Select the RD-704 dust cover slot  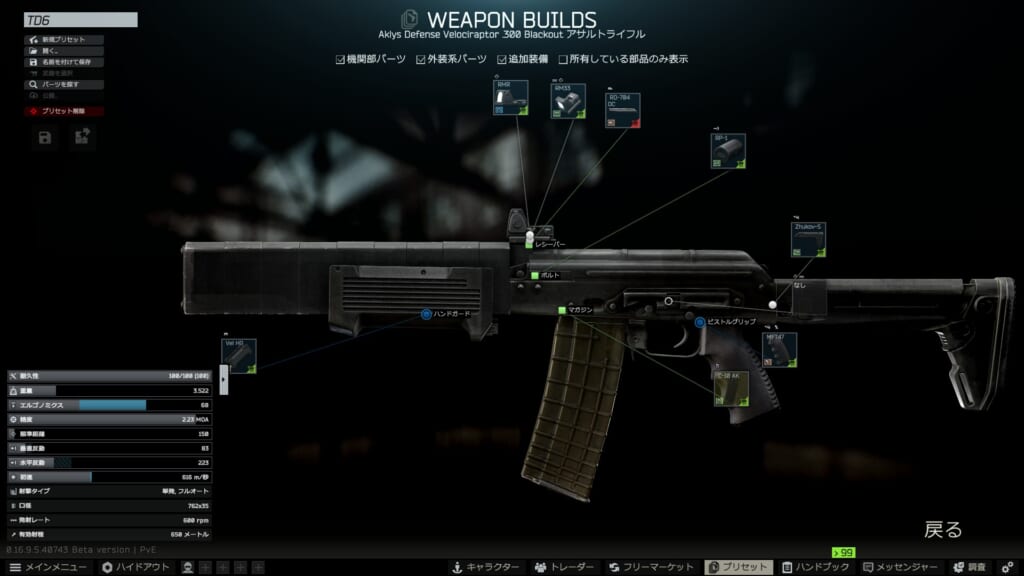tap(623, 111)
